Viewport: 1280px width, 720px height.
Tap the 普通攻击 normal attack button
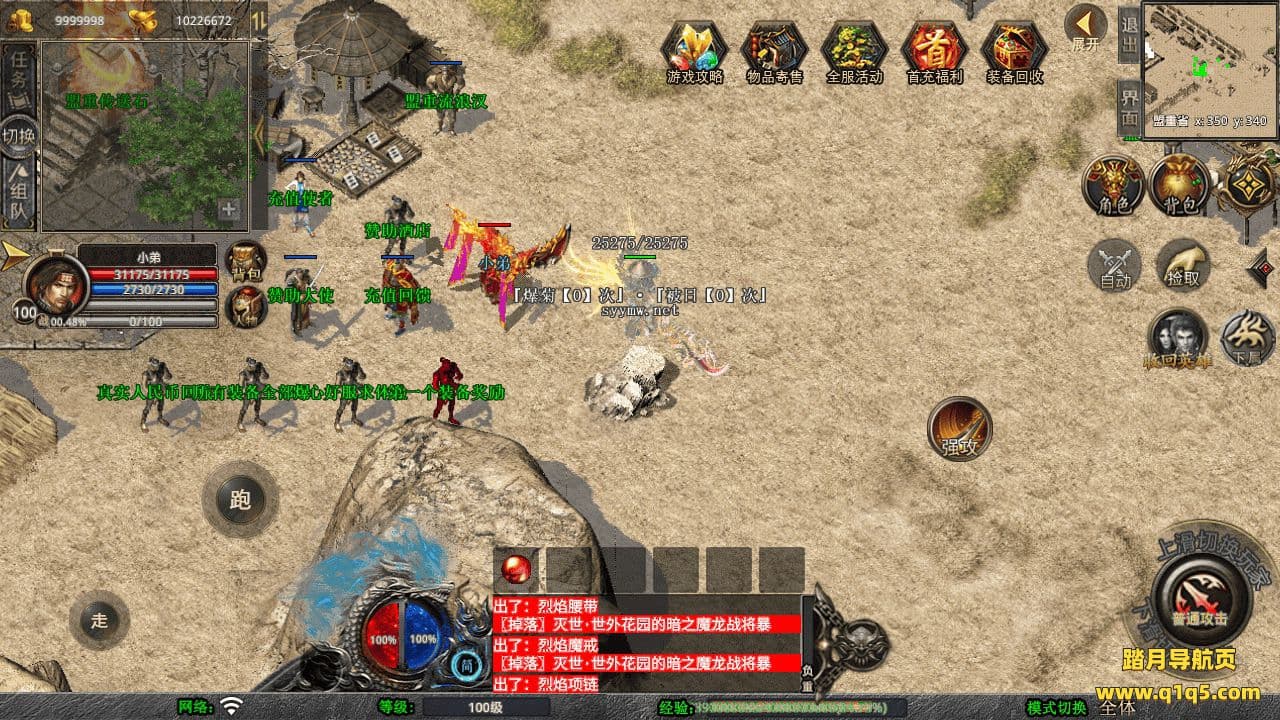click(x=1200, y=598)
